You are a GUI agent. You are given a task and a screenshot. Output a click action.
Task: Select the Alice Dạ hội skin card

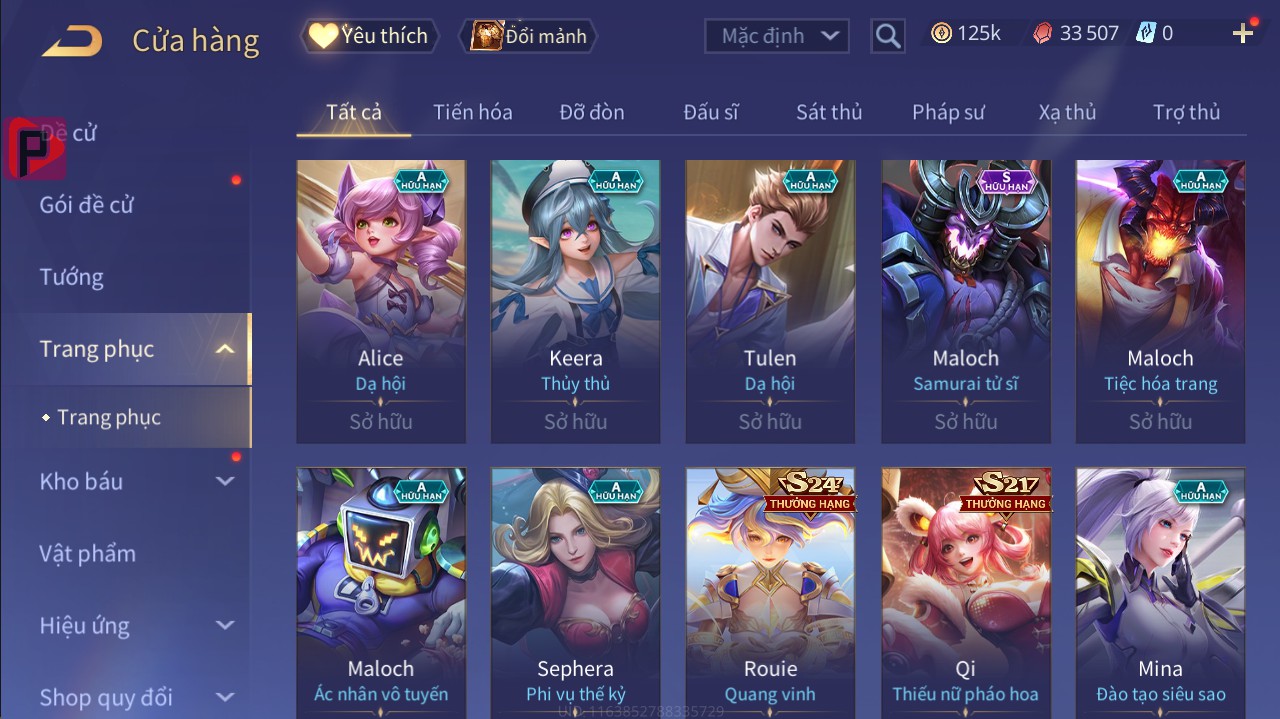point(381,300)
